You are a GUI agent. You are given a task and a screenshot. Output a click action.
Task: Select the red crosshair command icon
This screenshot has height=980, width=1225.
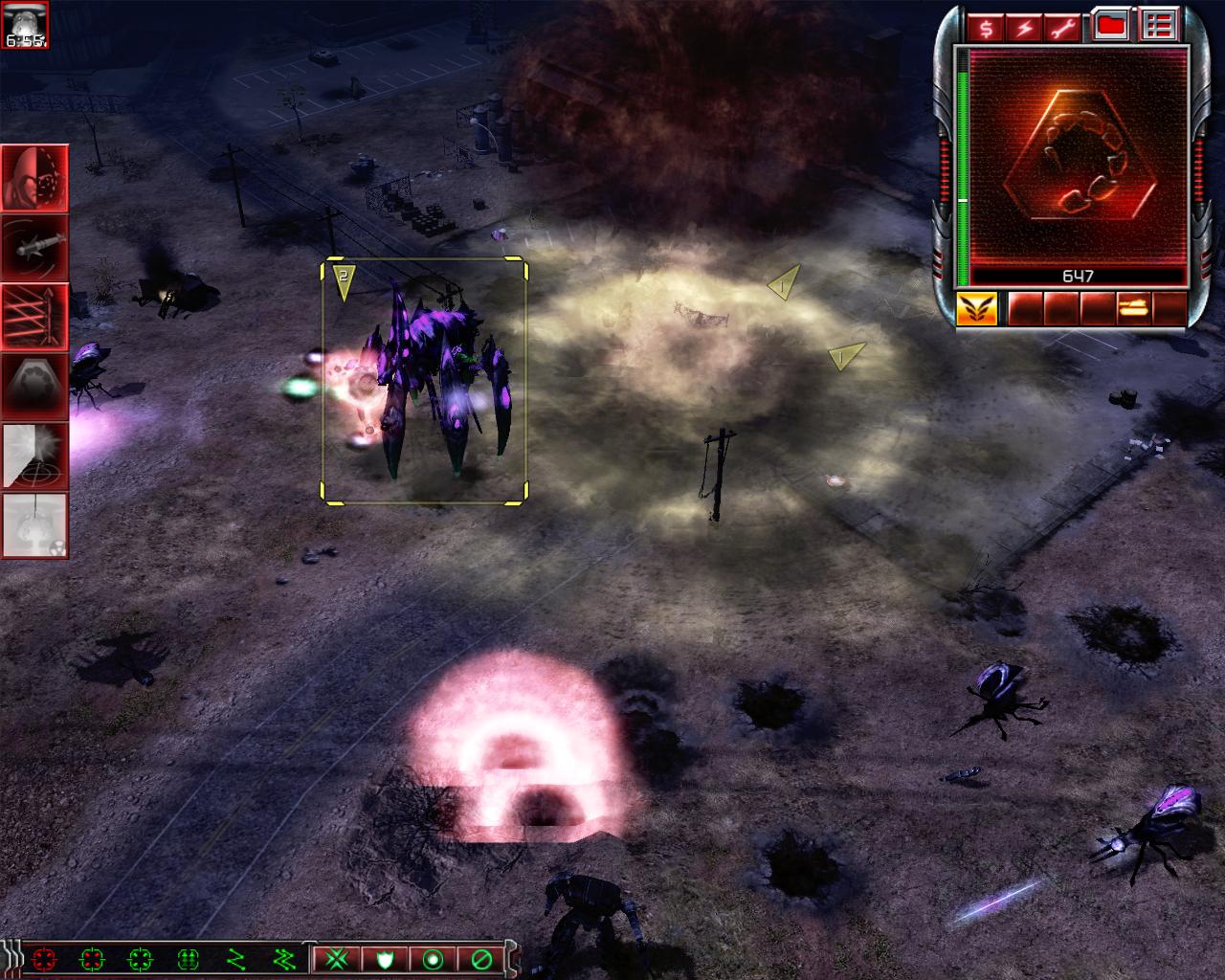[44, 958]
